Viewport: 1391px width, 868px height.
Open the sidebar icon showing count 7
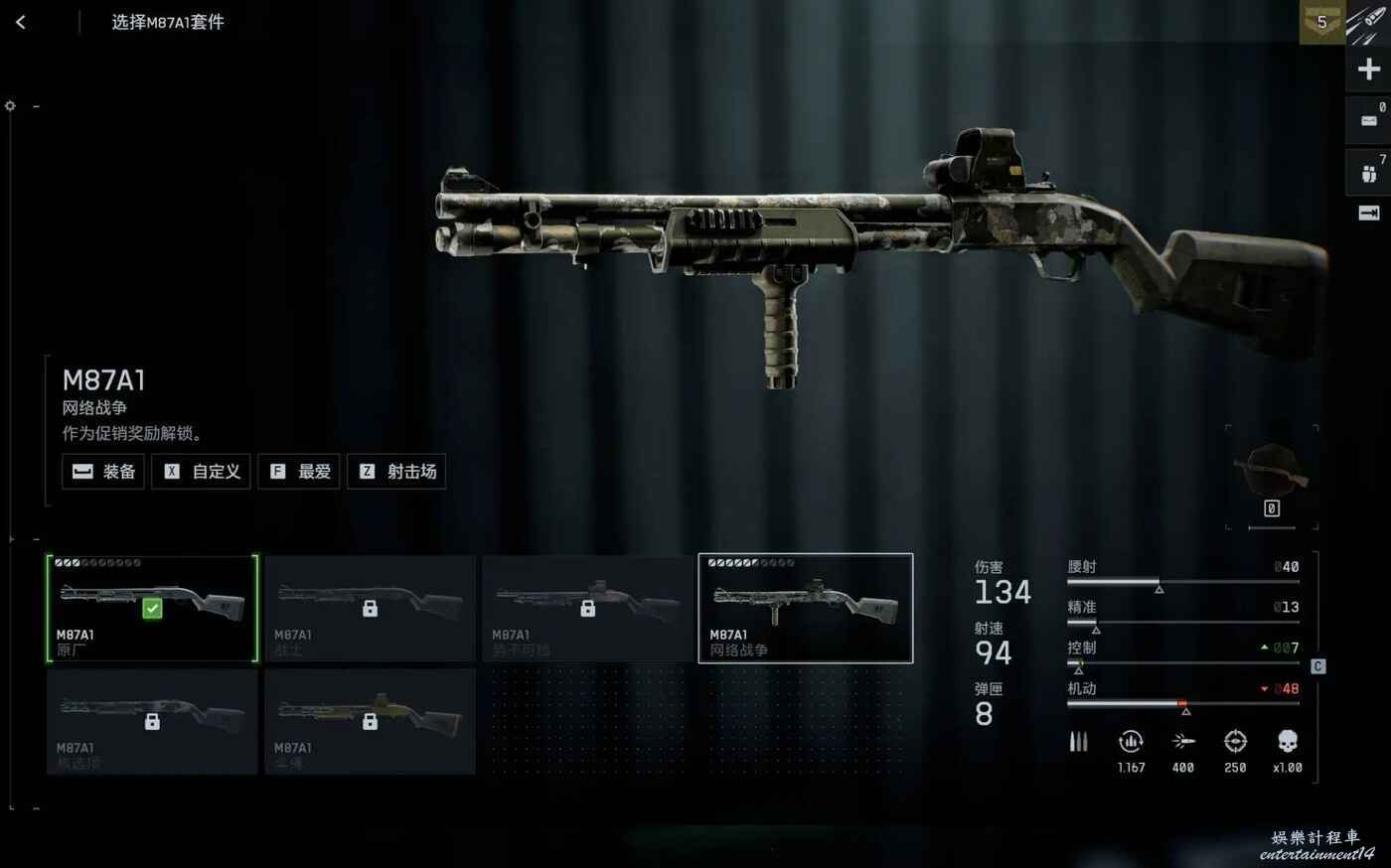(1368, 173)
